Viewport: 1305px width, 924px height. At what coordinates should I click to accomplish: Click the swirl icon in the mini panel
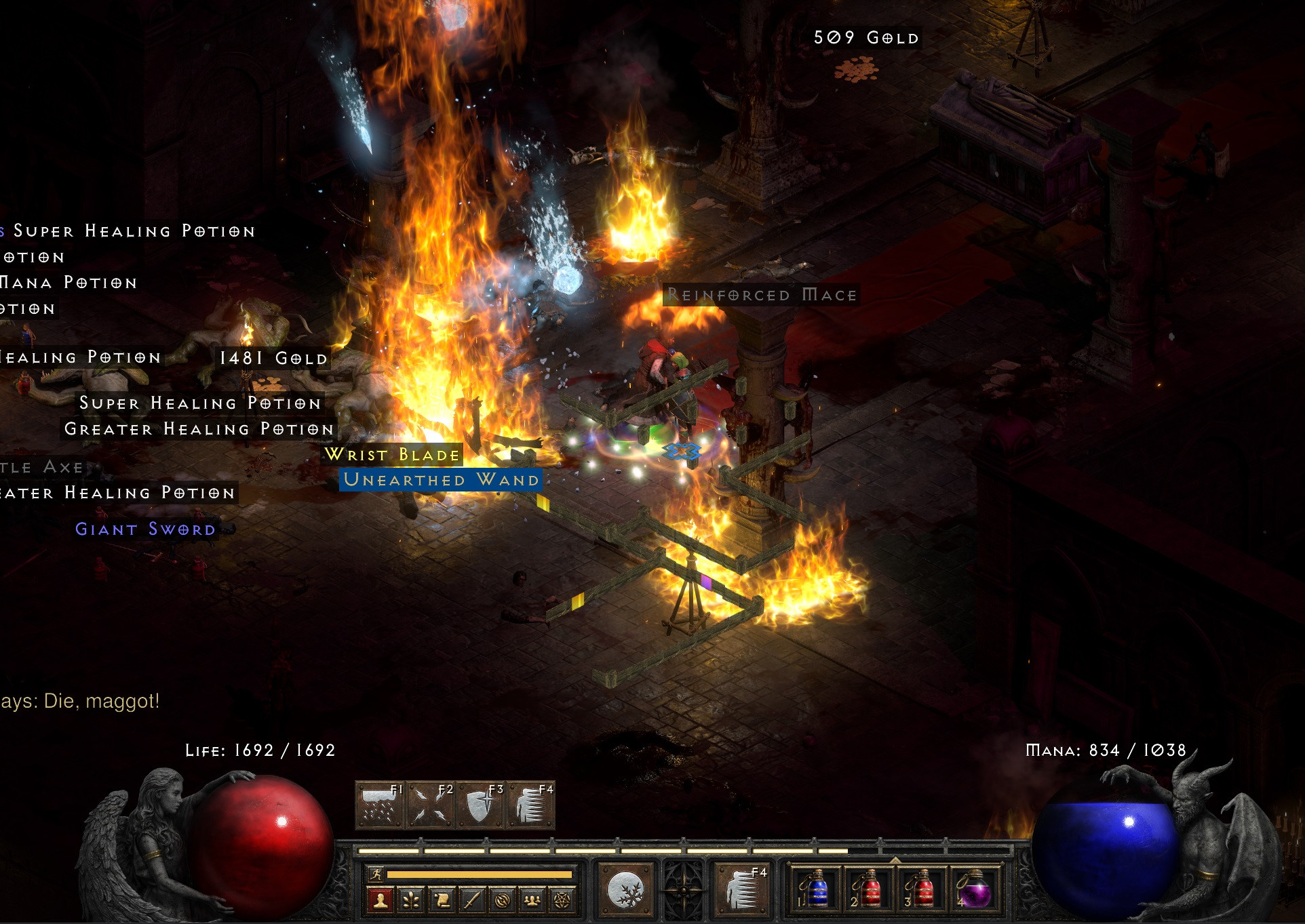click(x=502, y=900)
